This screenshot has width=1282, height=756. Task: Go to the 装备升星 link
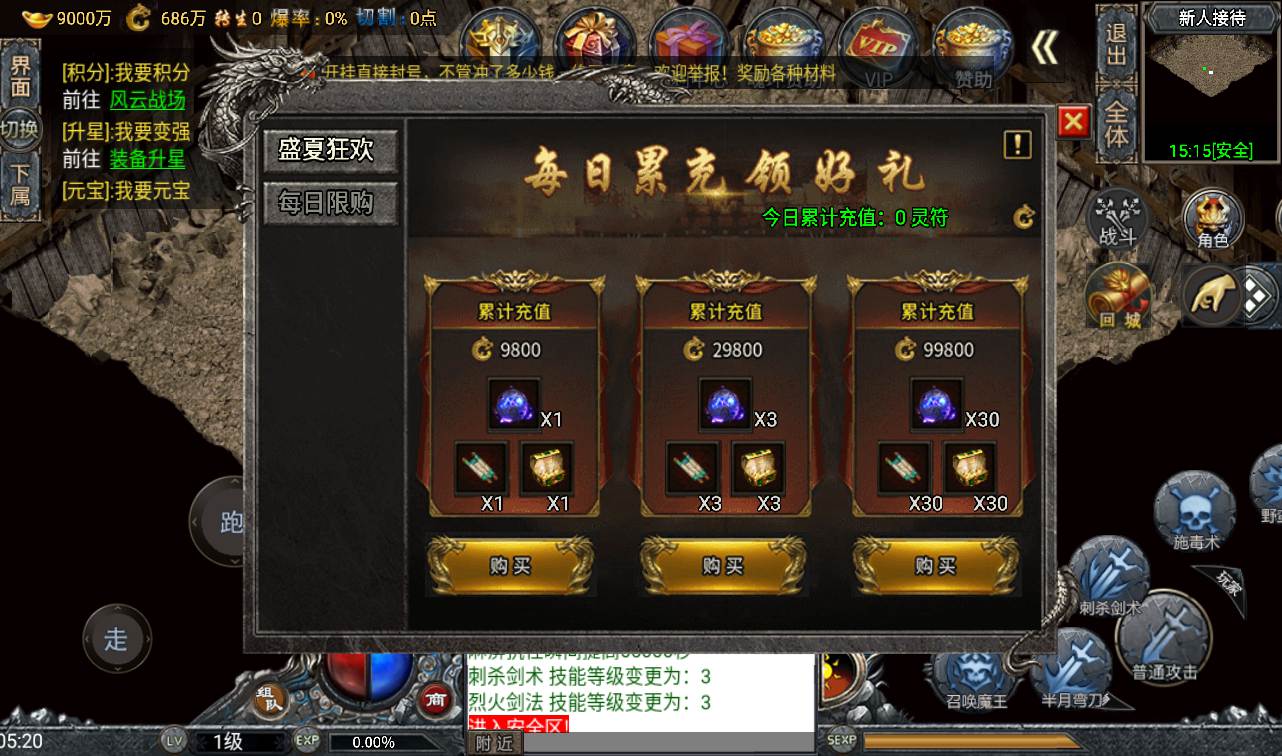point(147,159)
